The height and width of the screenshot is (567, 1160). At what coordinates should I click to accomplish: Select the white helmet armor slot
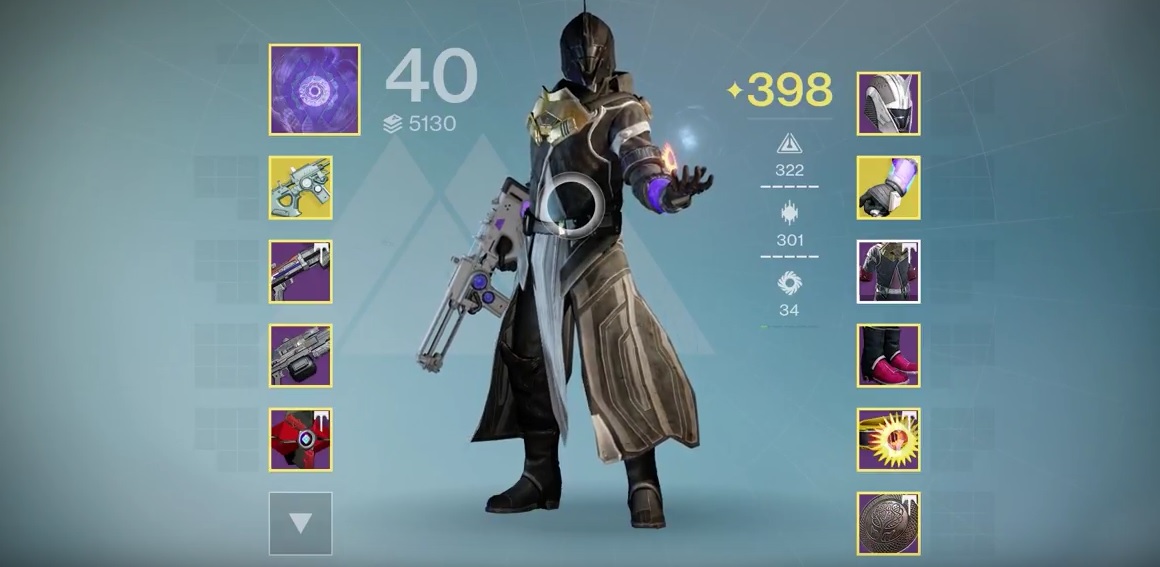pos(888,103)
